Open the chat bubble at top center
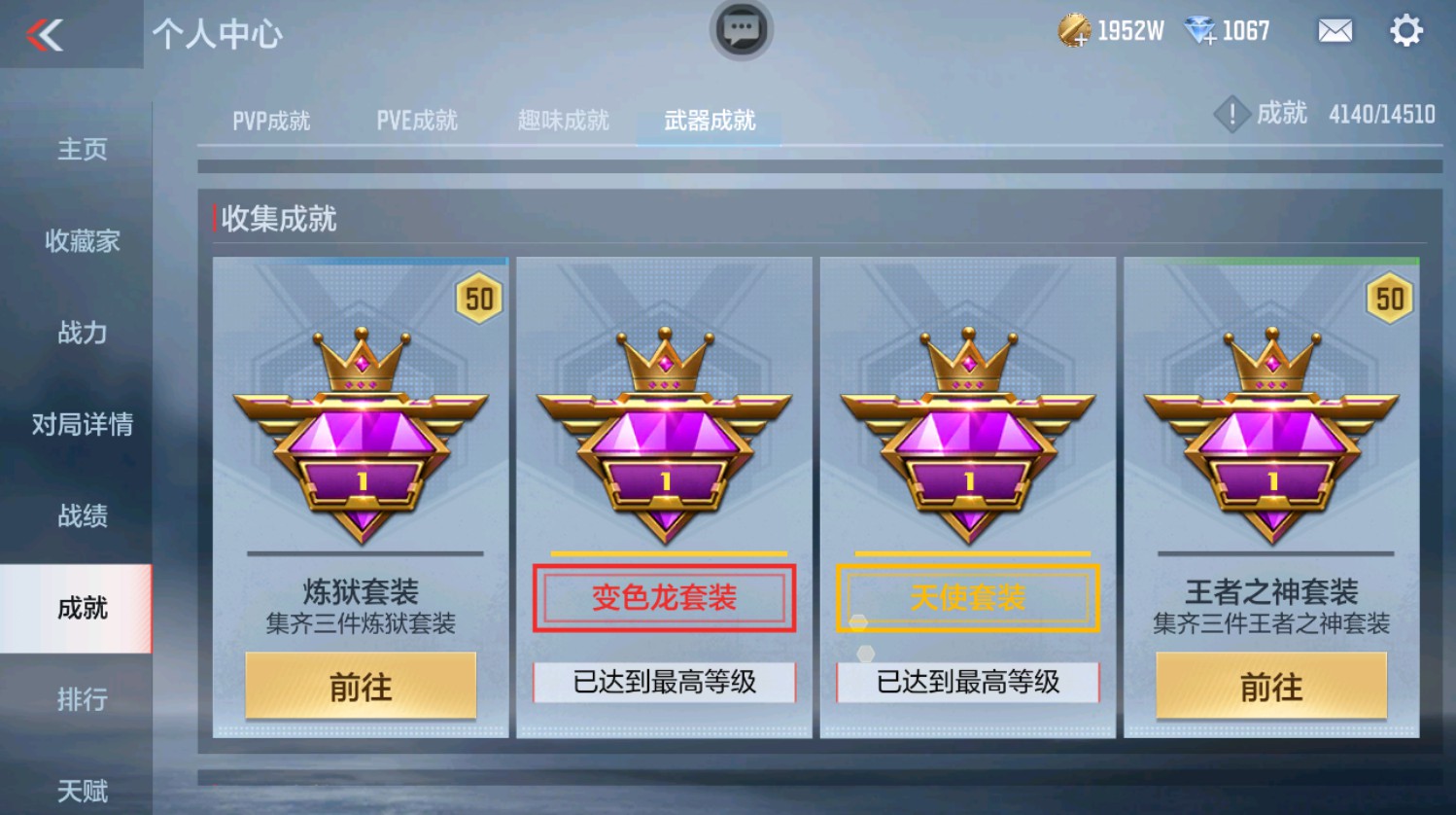The height and width of the screenshot is (815, 1456). 740,32
